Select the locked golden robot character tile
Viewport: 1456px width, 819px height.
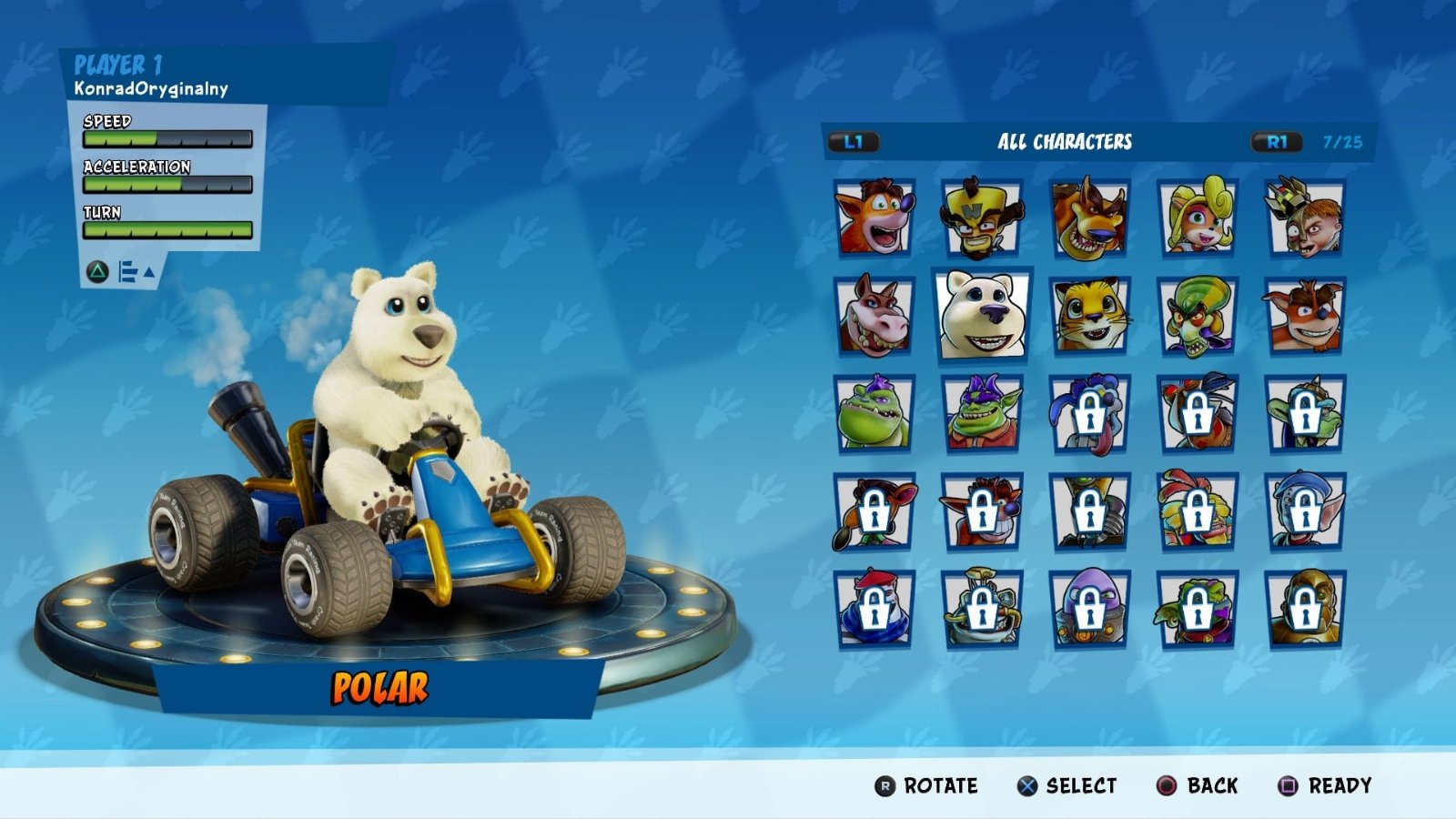pos(1305,609)
